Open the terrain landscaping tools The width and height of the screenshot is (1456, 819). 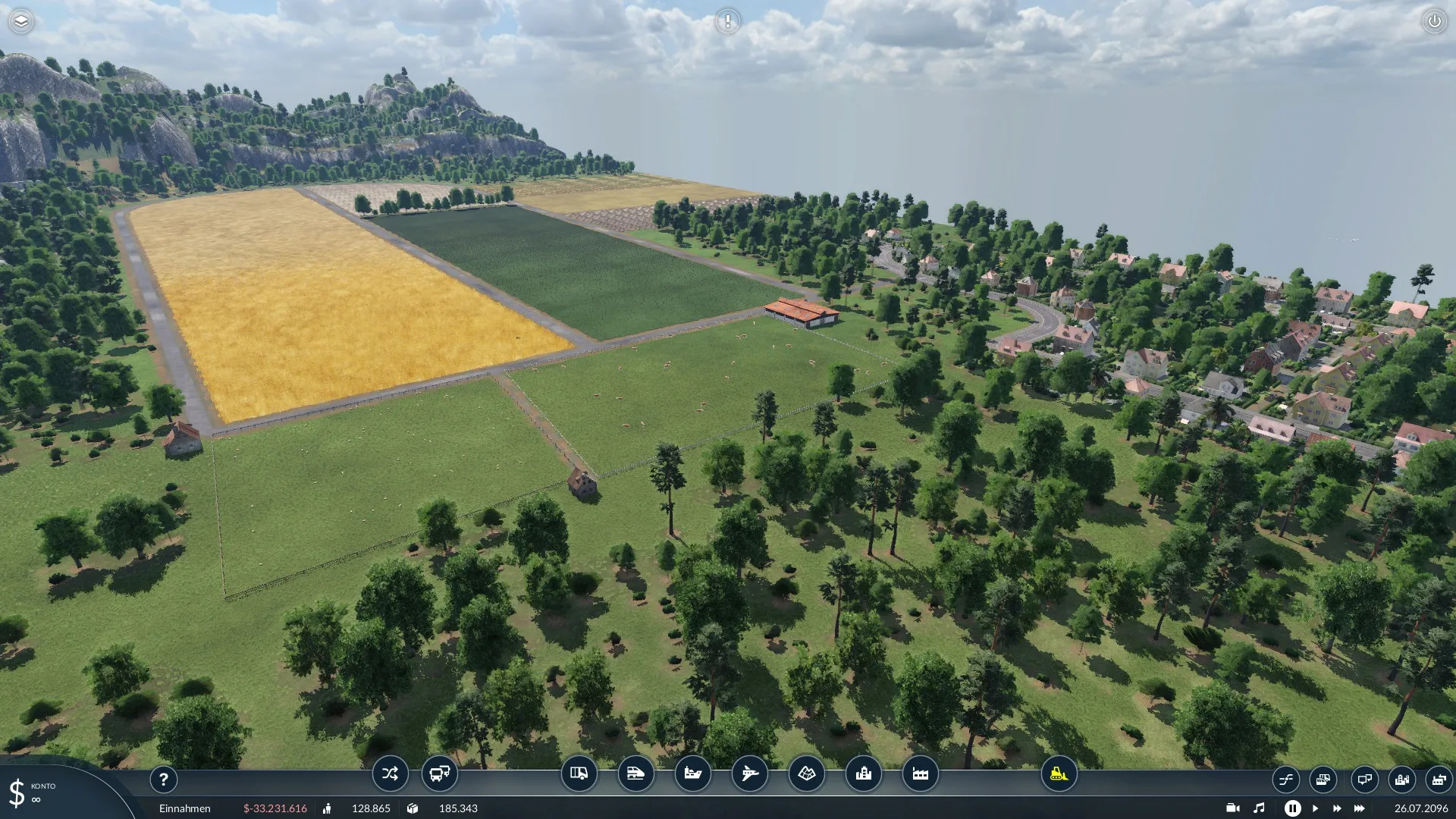806,773
